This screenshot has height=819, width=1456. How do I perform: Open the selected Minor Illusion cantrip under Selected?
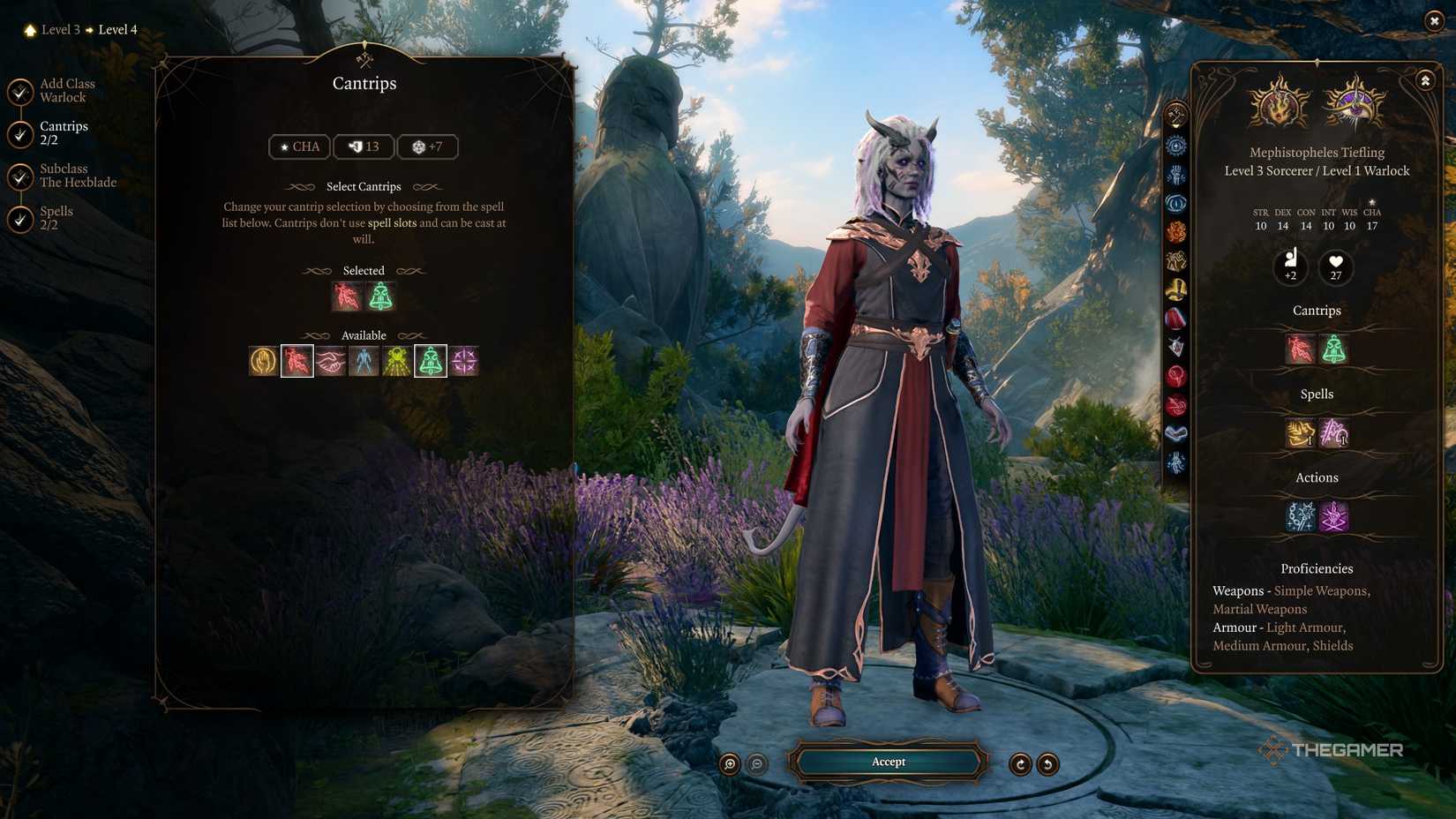(x=382, y=297)
